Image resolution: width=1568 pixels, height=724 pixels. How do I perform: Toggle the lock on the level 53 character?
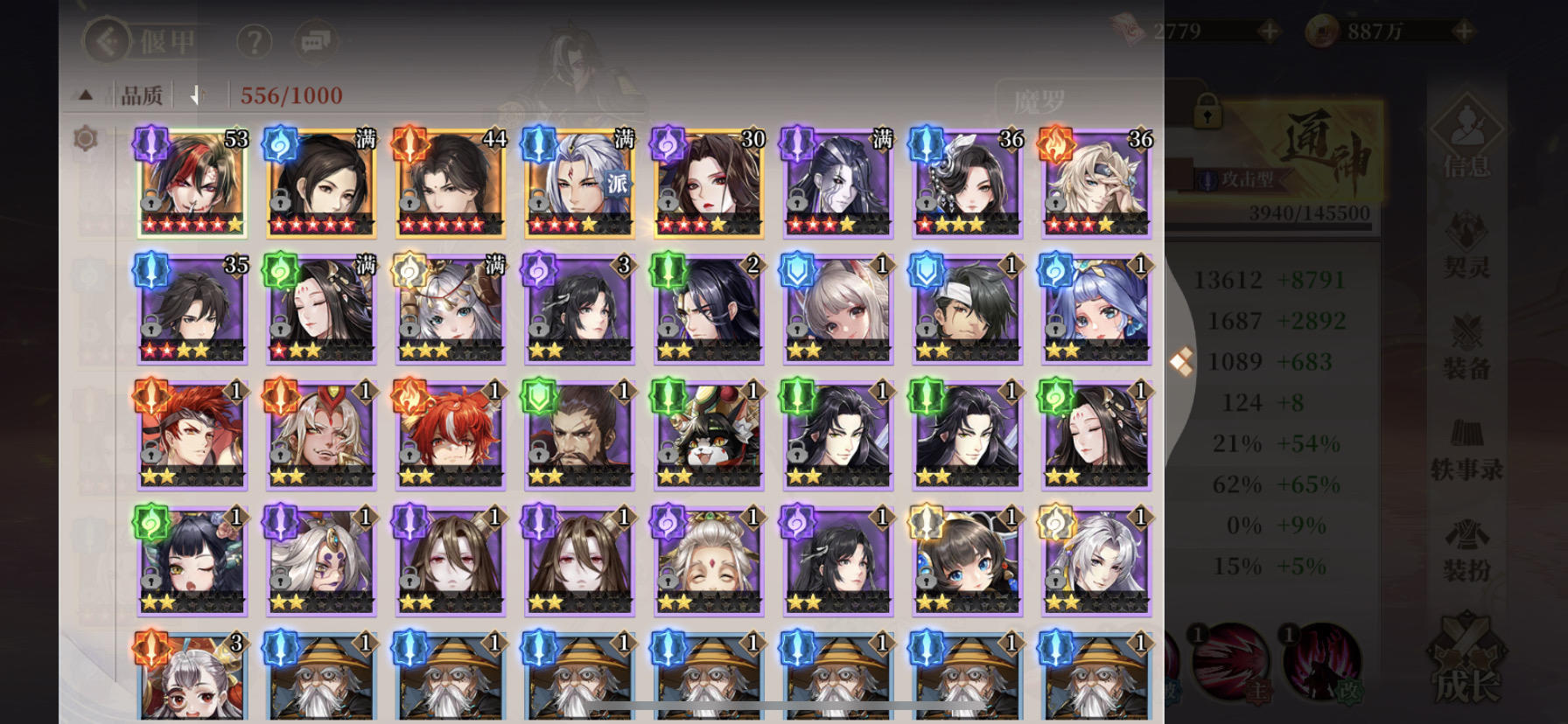coord(150,202)
